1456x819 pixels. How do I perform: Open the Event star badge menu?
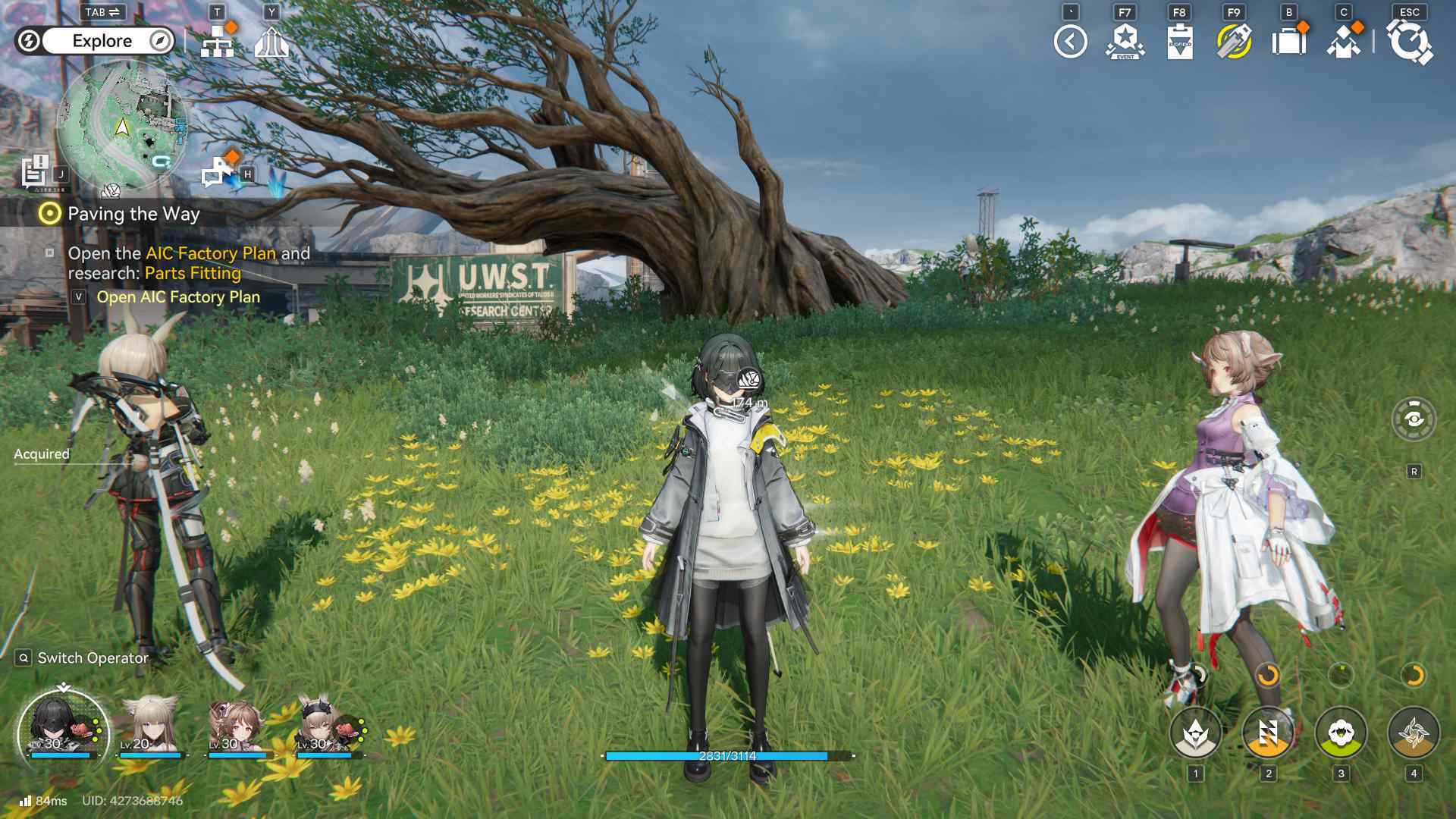[x=1125, y=42]
